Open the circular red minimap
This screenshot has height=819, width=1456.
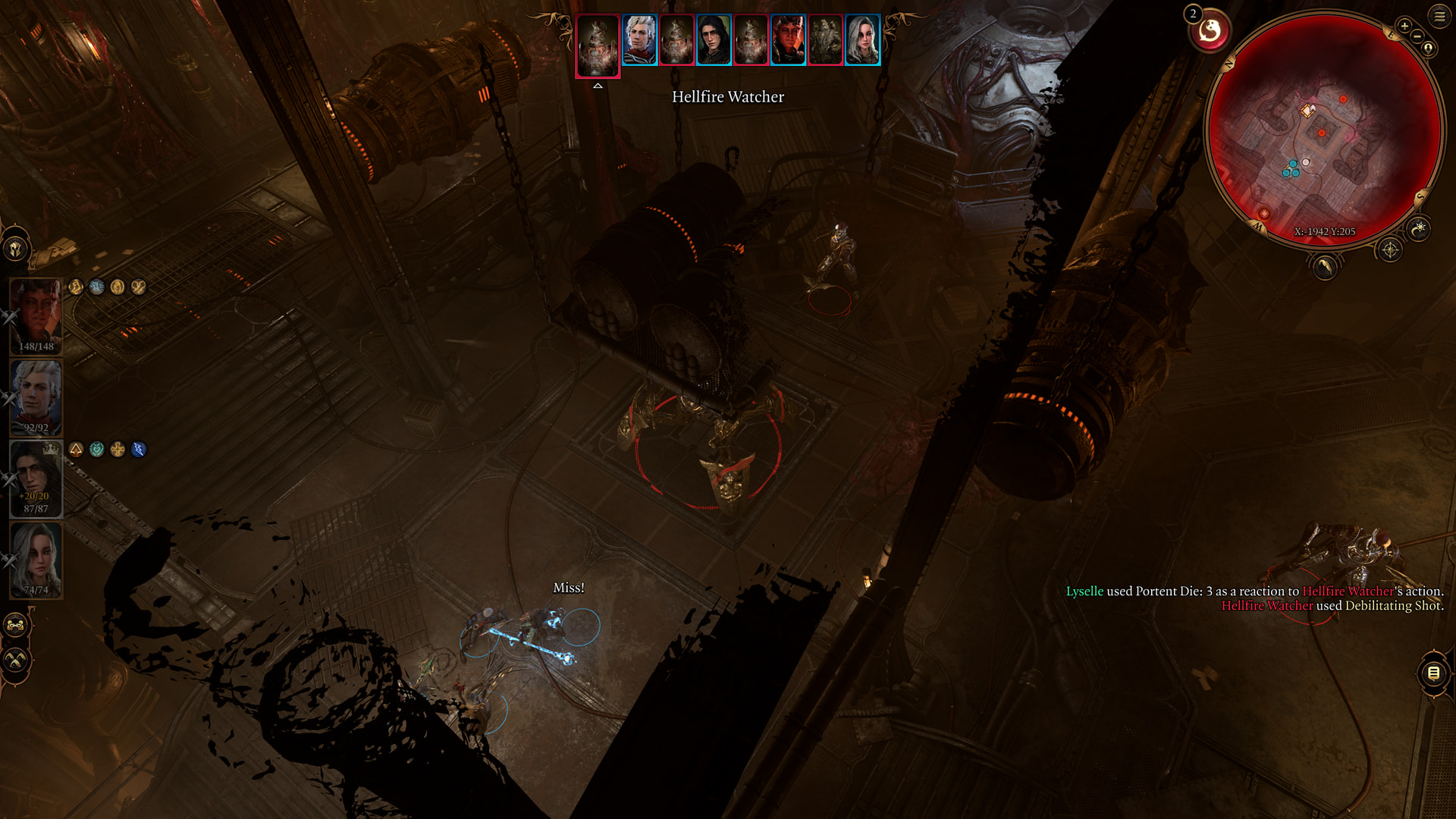point(1323,129)
